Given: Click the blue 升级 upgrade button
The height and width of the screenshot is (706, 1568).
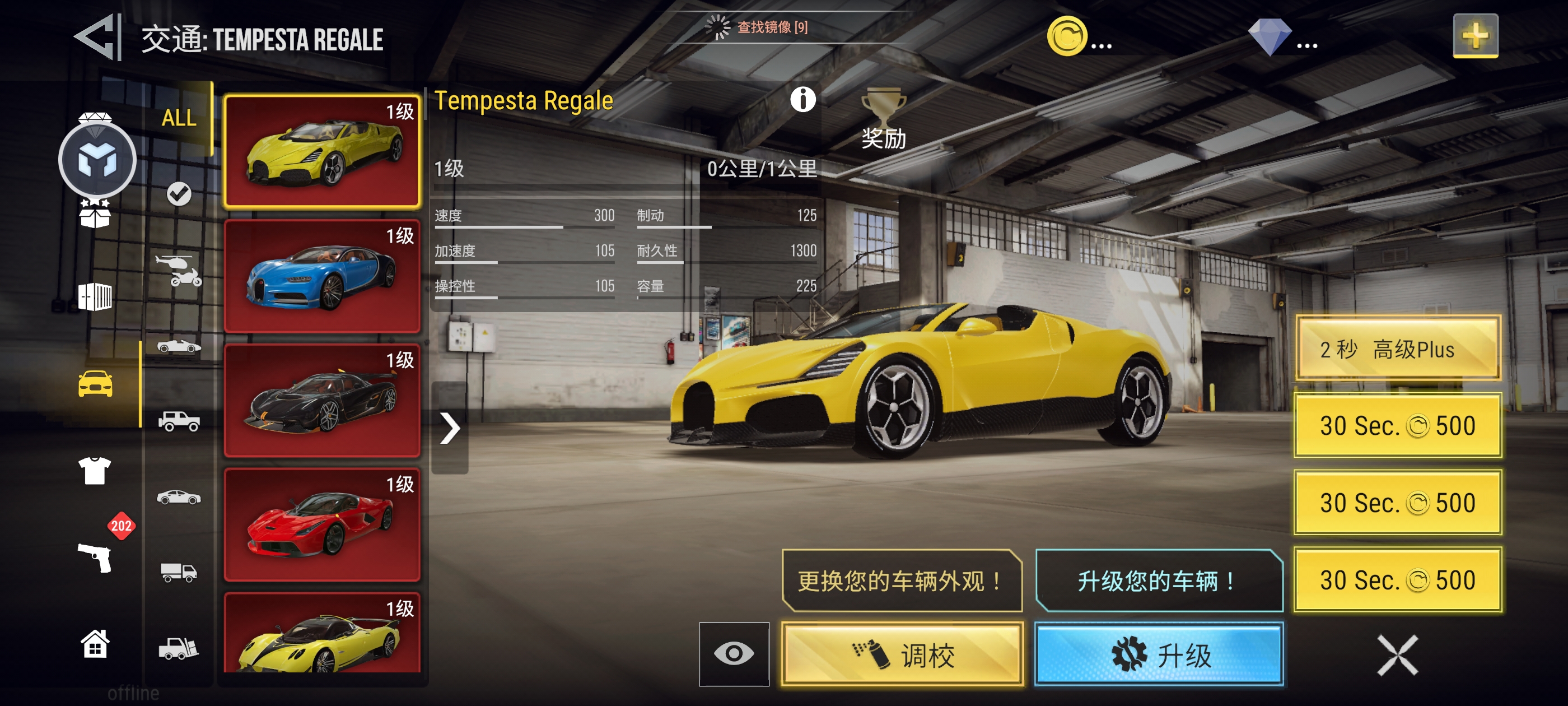Looking at the screenshot, I should pos(1159,654).
